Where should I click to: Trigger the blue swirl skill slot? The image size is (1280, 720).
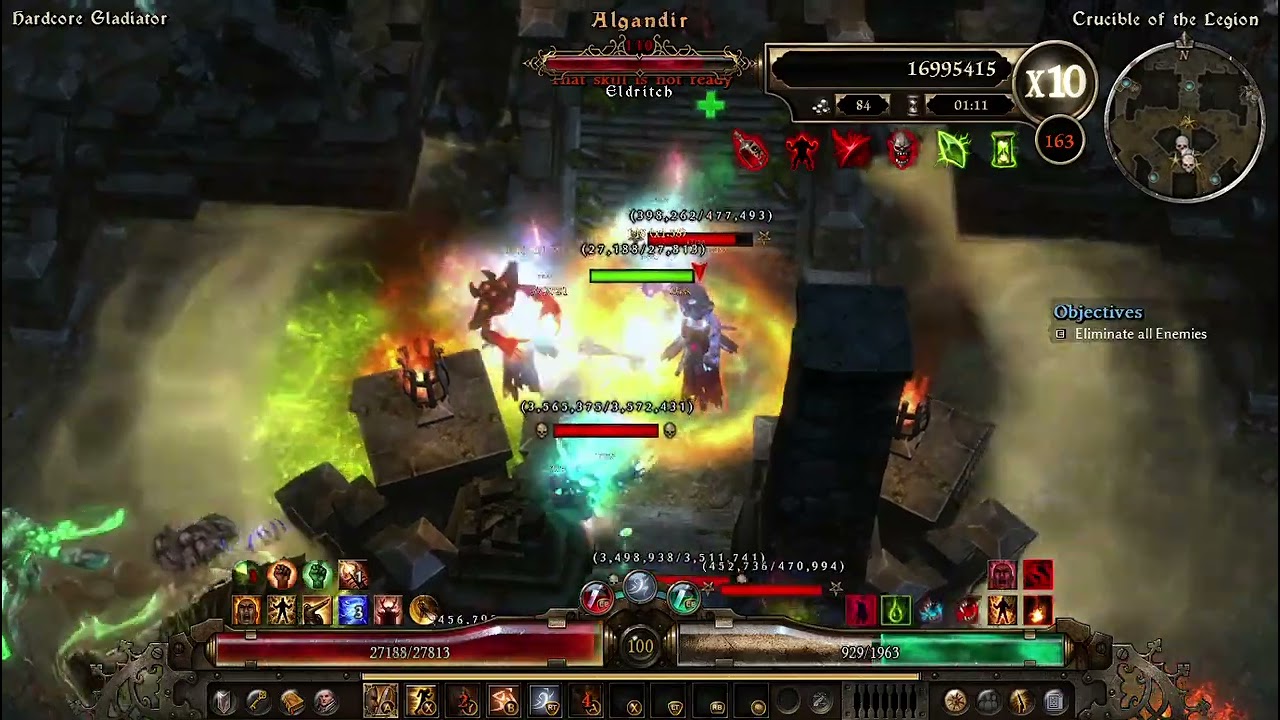coord(545,701)
